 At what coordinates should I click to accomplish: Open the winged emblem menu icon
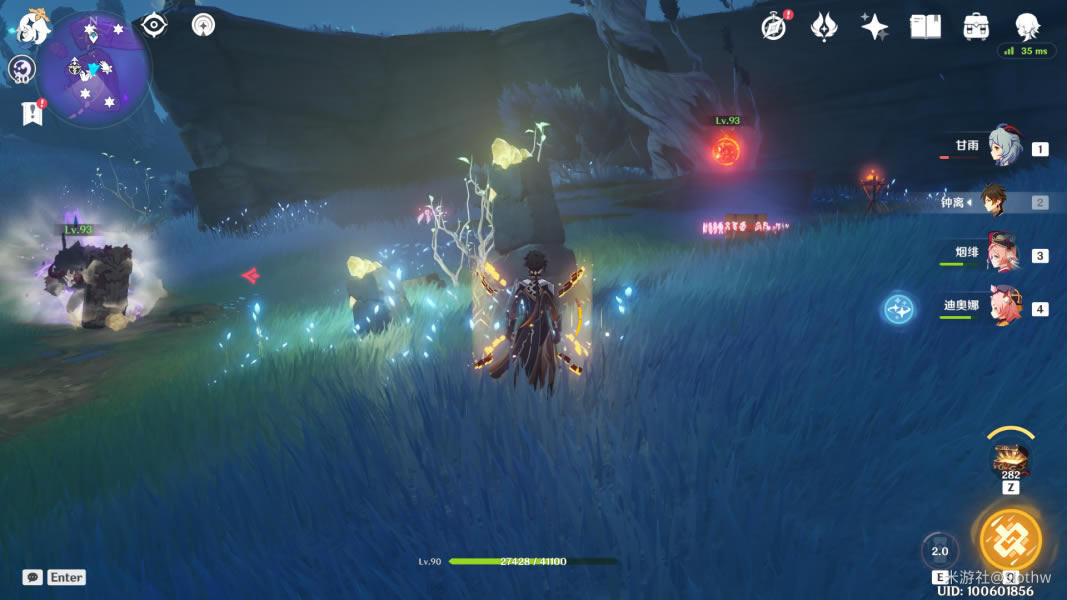tap(824, 27)
